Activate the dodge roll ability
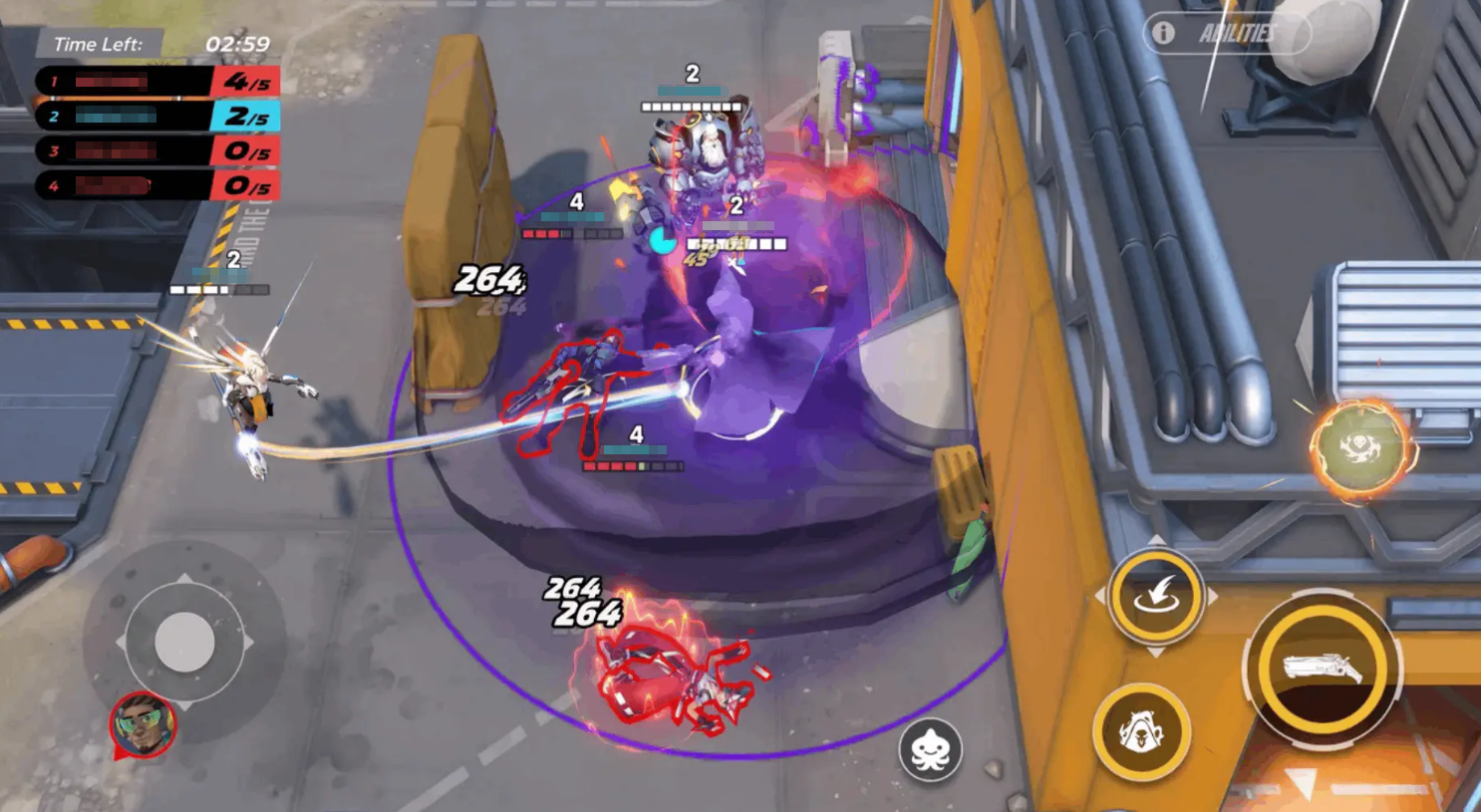The height and width of the screenshot is (812, 1481). pos(1156,596)
